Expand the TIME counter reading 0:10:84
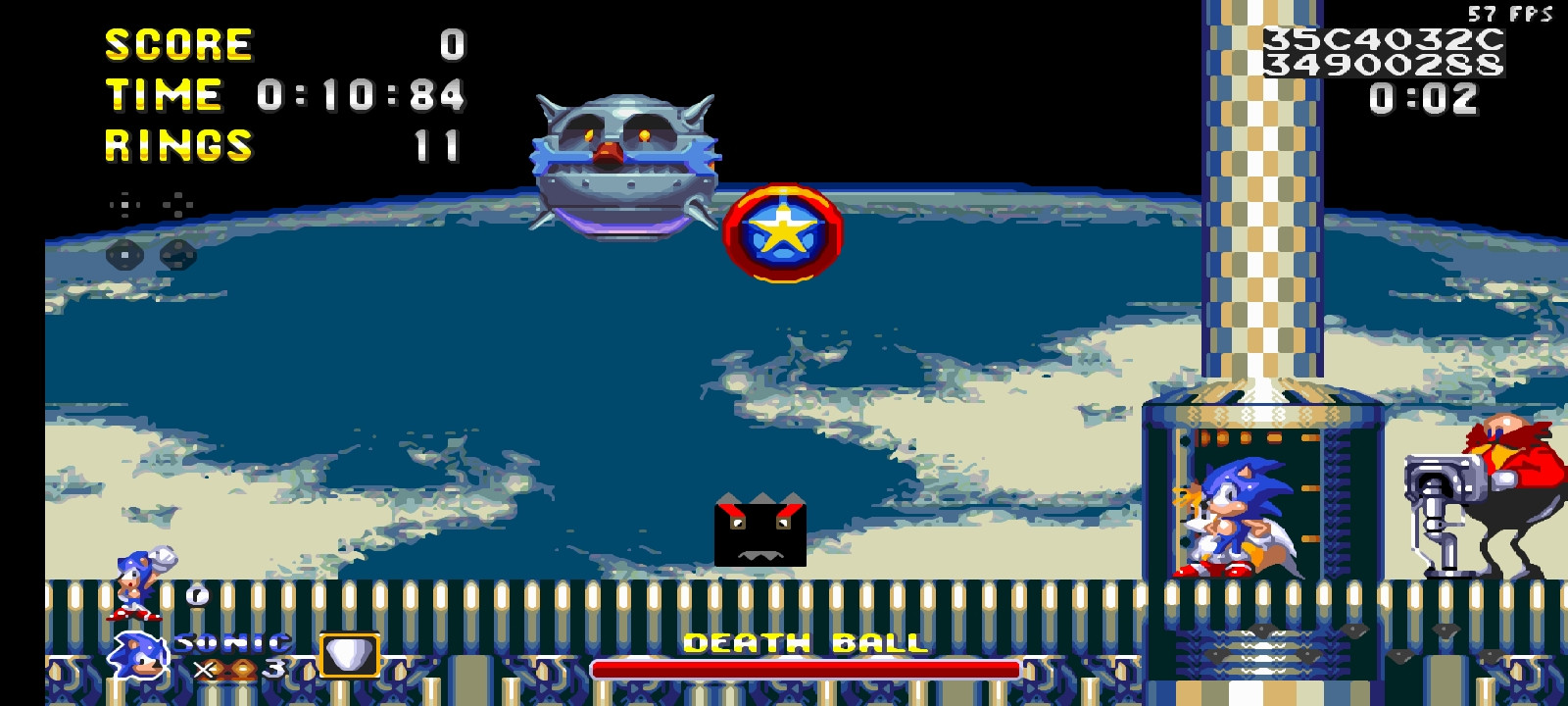1568x706 pixels. coord(284,95)
